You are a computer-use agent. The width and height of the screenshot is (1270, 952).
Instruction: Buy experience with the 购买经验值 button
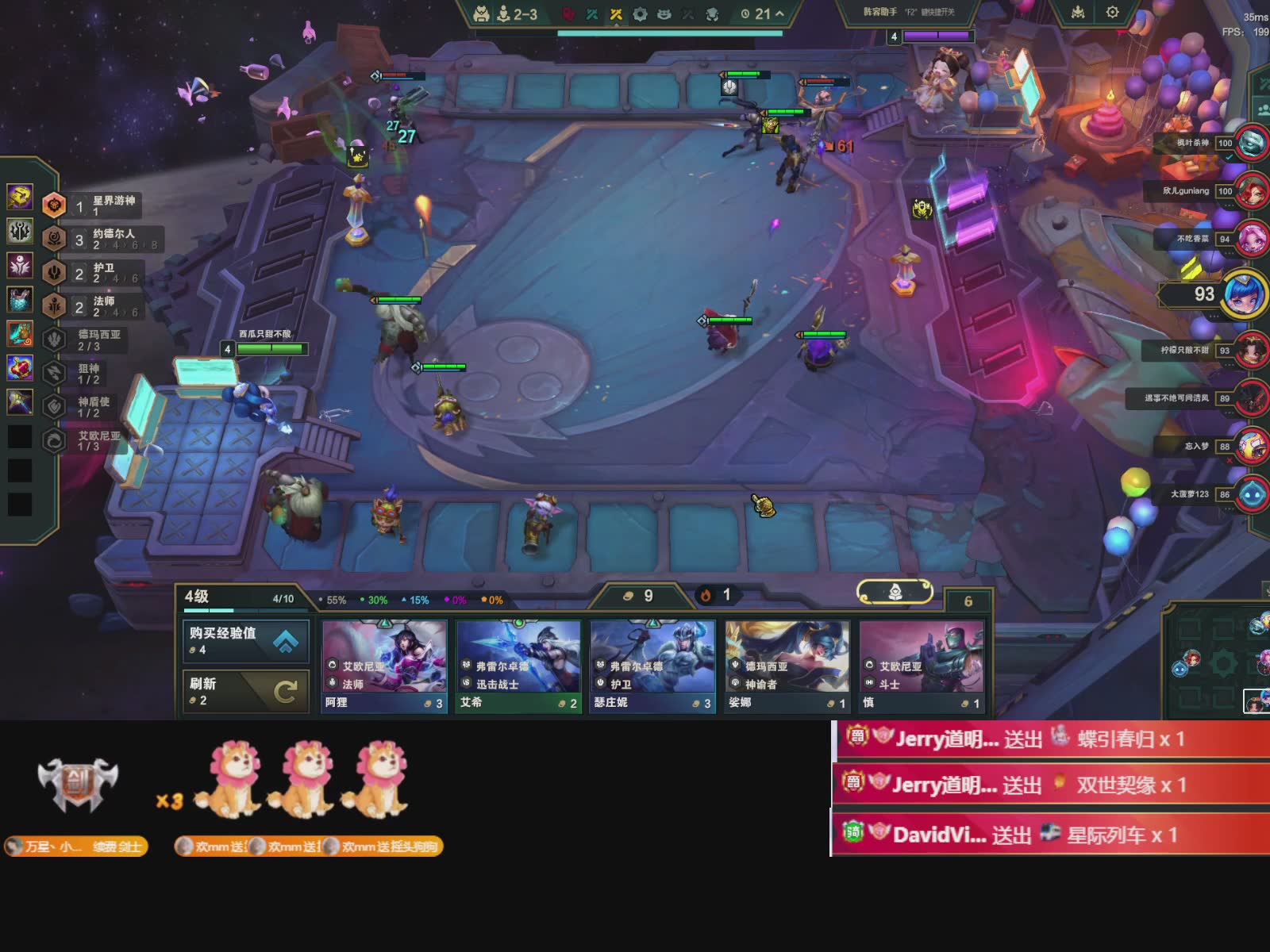(246, 641)
